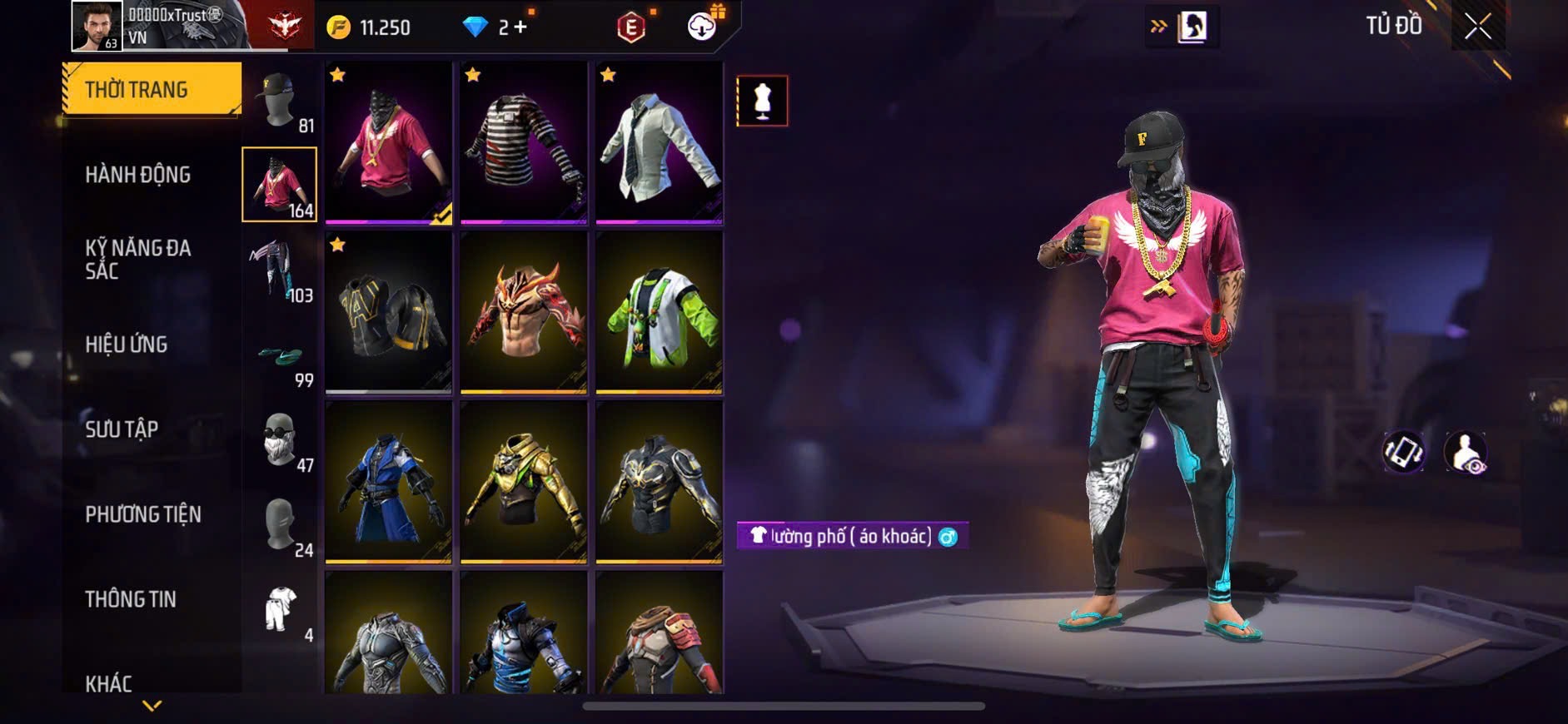
Task: Open the SƯU TẬP tab
Action: tap(122, 429)
